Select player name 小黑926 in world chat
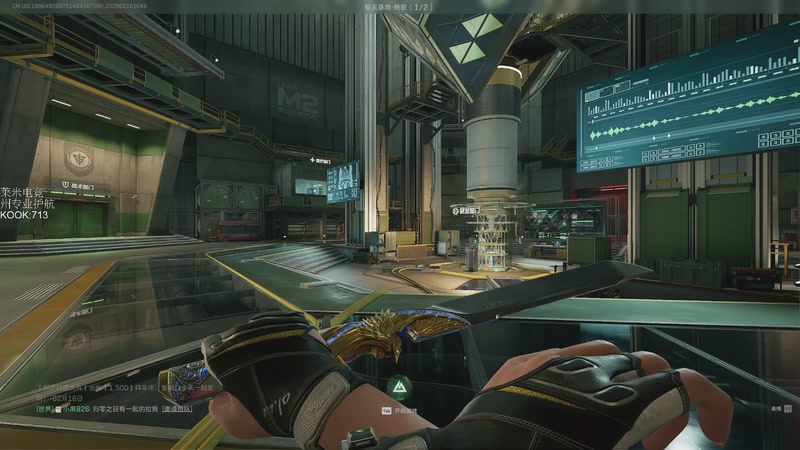Screen dimensions: 800x450 pyautogui.click(x=73, y=408)
